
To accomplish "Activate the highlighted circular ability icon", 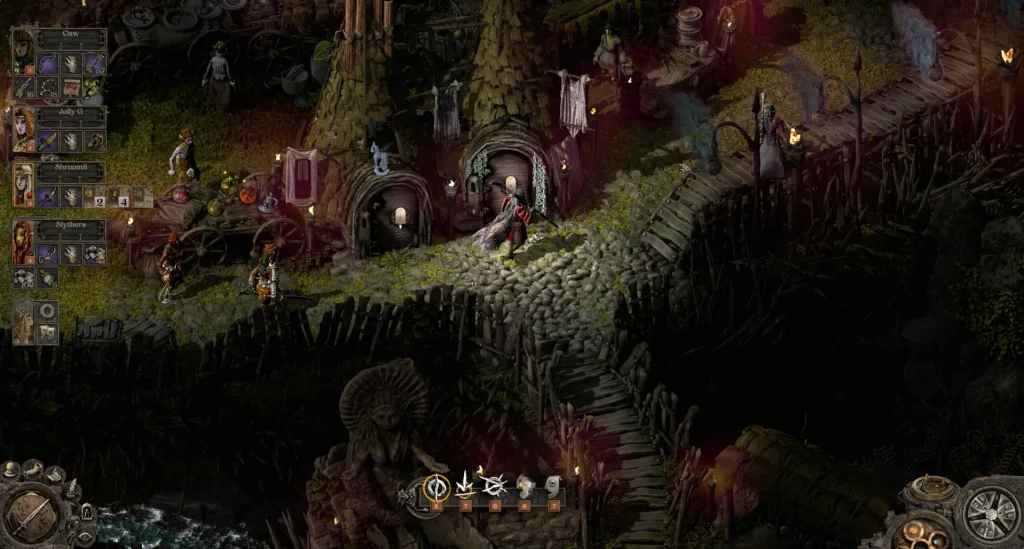I will pos(435,487).
